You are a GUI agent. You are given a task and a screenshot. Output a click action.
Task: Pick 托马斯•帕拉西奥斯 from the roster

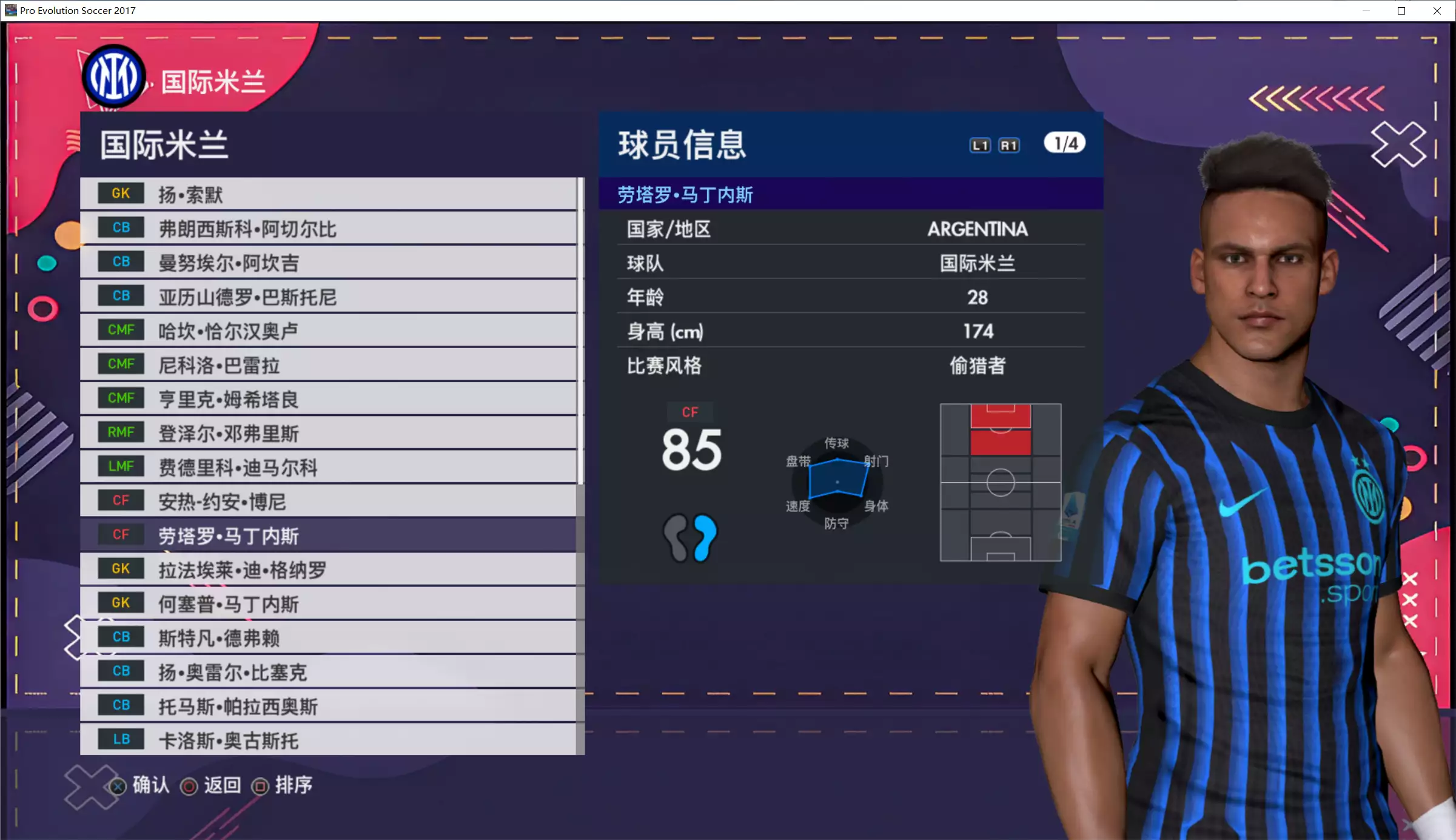coord(327,706)
